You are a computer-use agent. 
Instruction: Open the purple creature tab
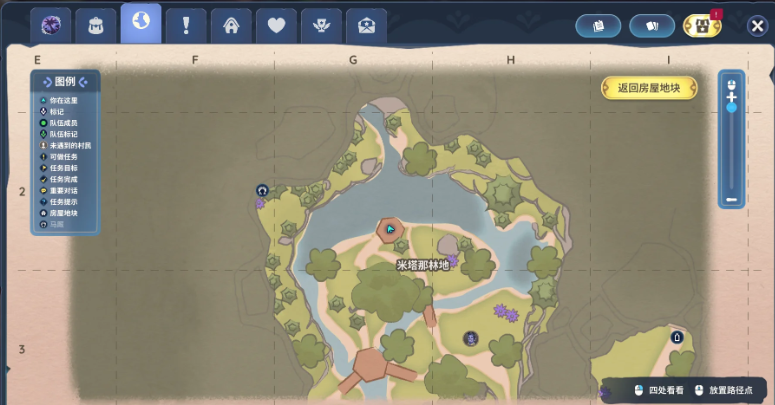(x=50, y=26)
